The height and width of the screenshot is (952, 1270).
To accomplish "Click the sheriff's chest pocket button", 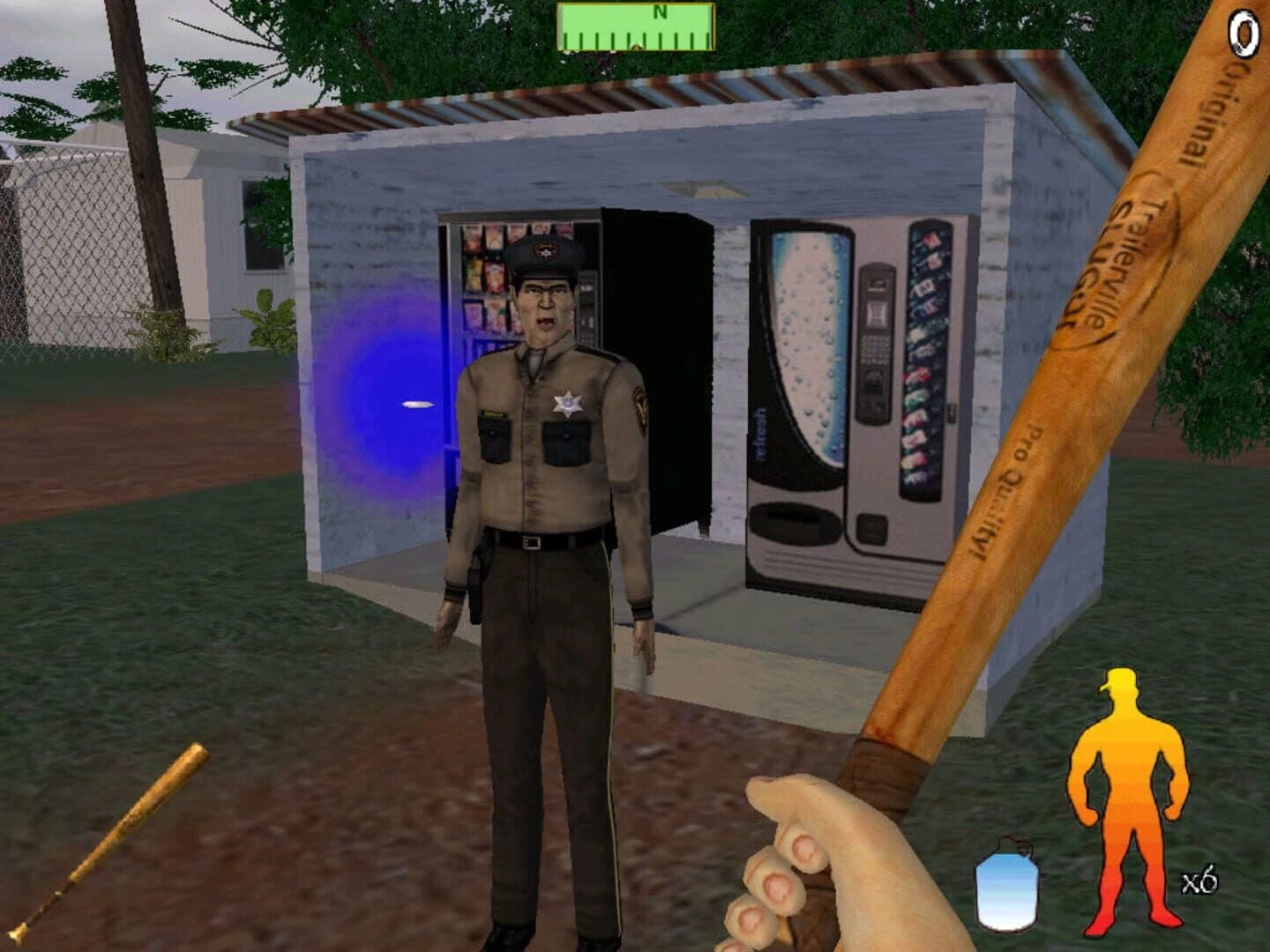I will point(564,432).
